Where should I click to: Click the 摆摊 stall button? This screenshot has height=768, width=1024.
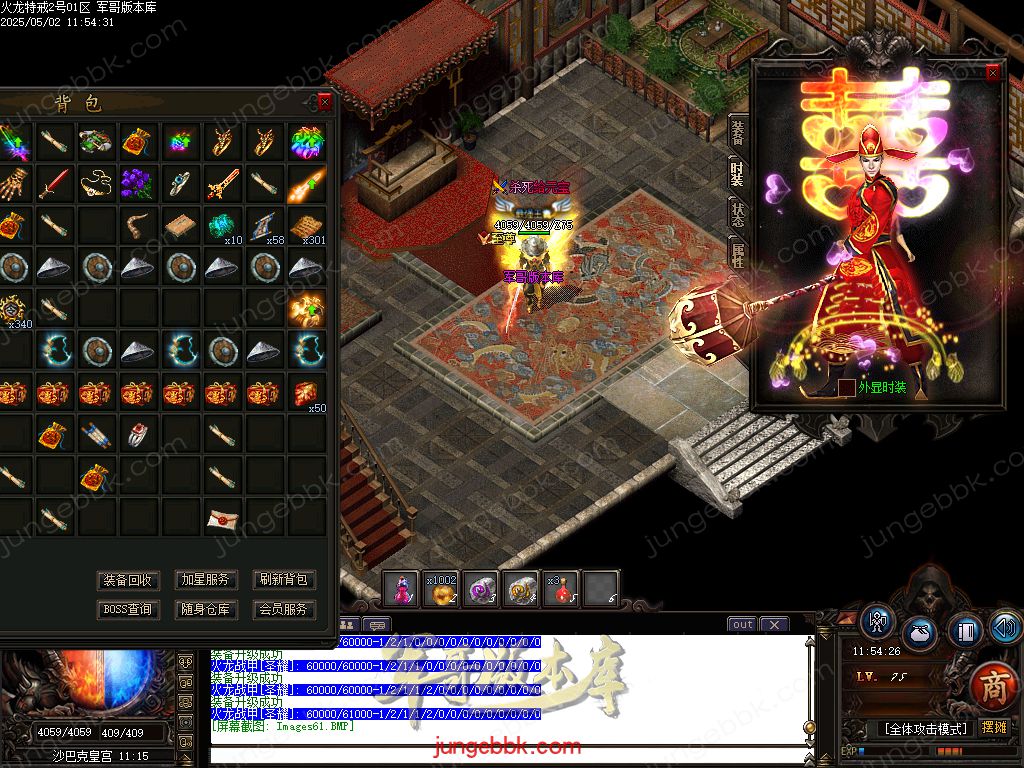click(994, 728)
